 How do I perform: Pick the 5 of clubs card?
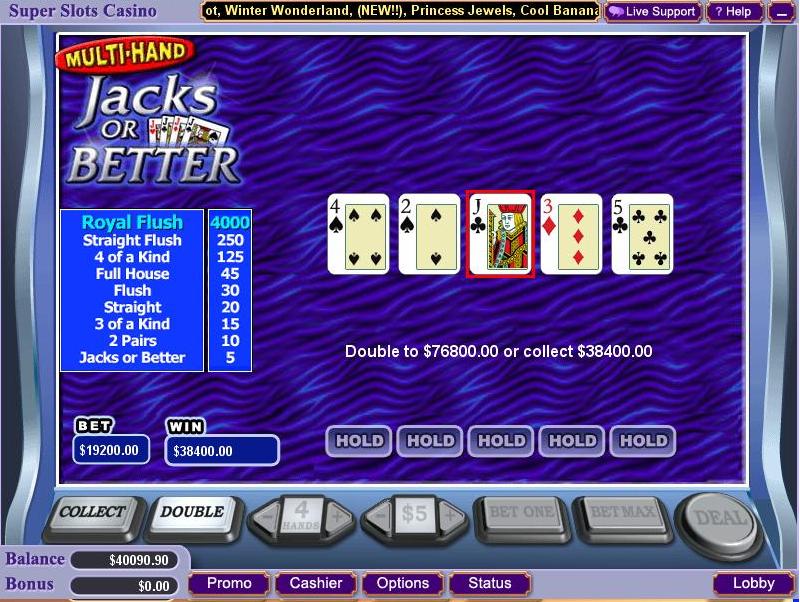pyautogui.click(x=642, y=234)
